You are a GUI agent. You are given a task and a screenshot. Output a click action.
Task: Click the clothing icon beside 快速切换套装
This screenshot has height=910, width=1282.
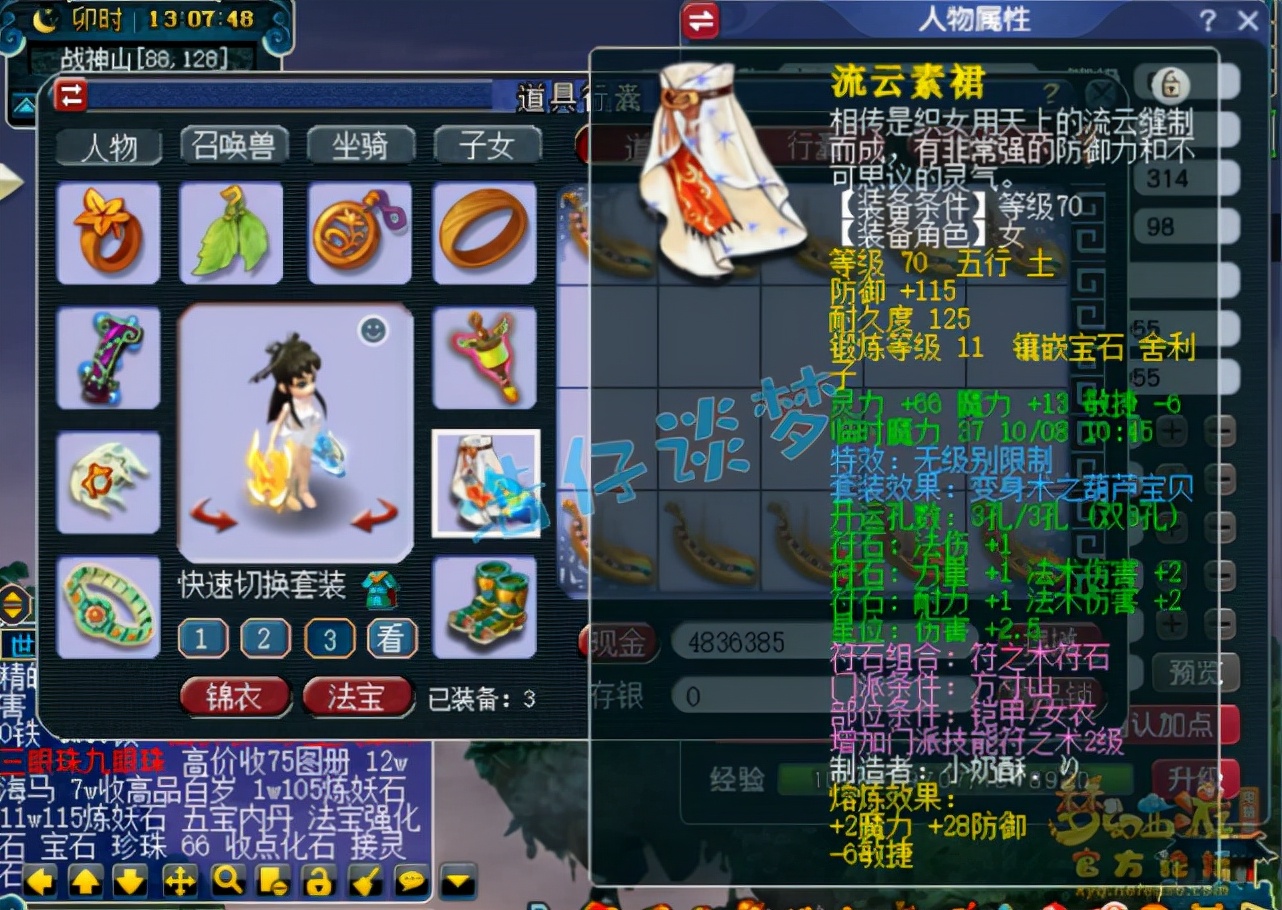tap(381, 590)
